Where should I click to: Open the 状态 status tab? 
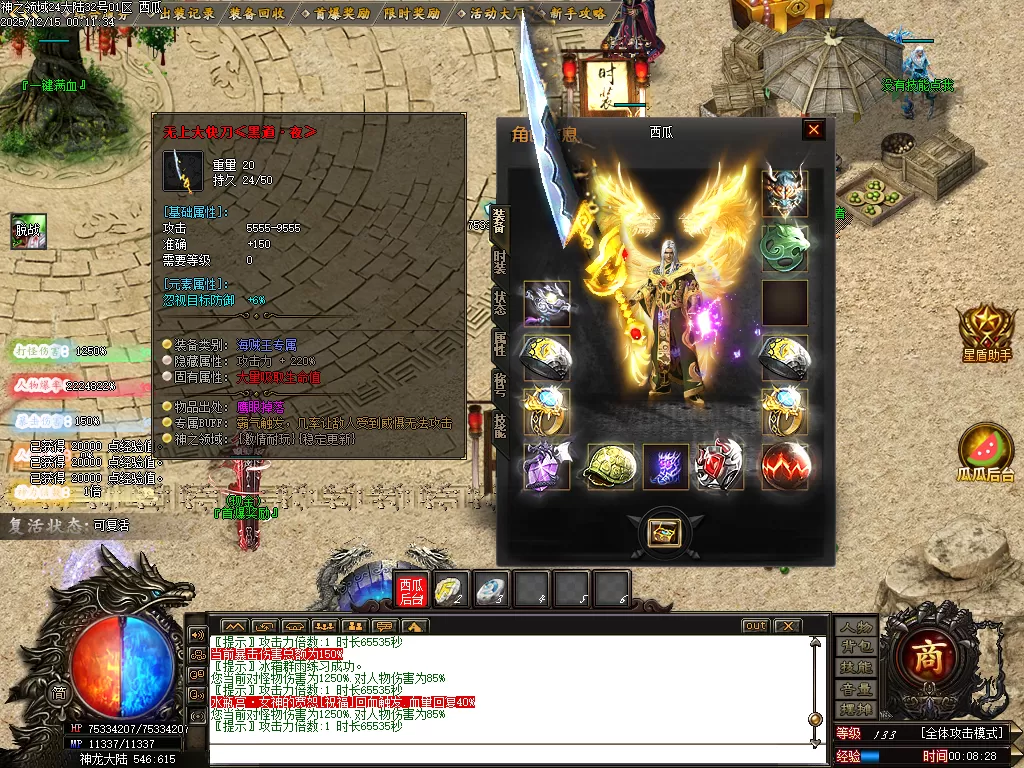coord(499,303)
